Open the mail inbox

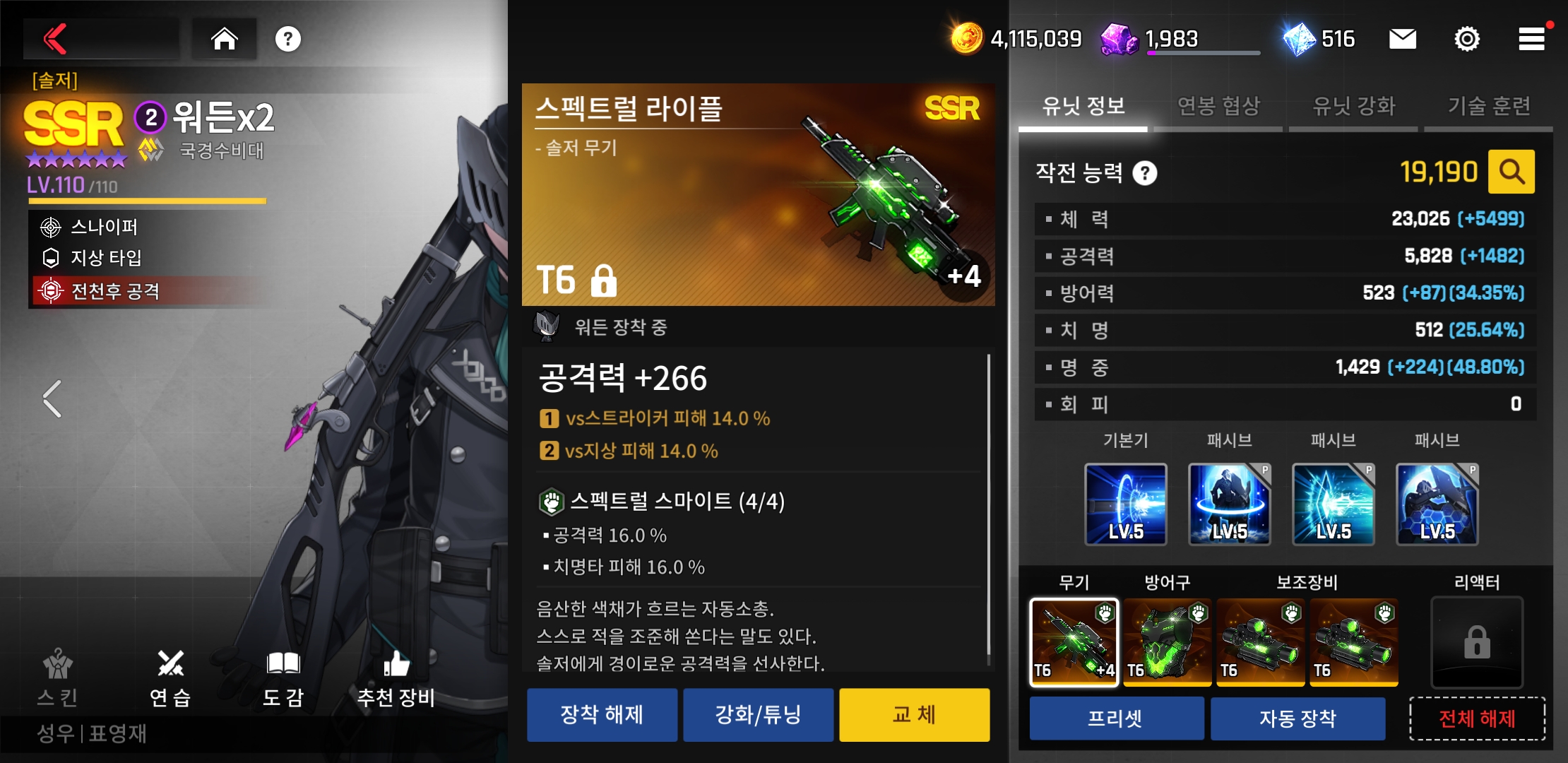click(x=1402, y=39)
